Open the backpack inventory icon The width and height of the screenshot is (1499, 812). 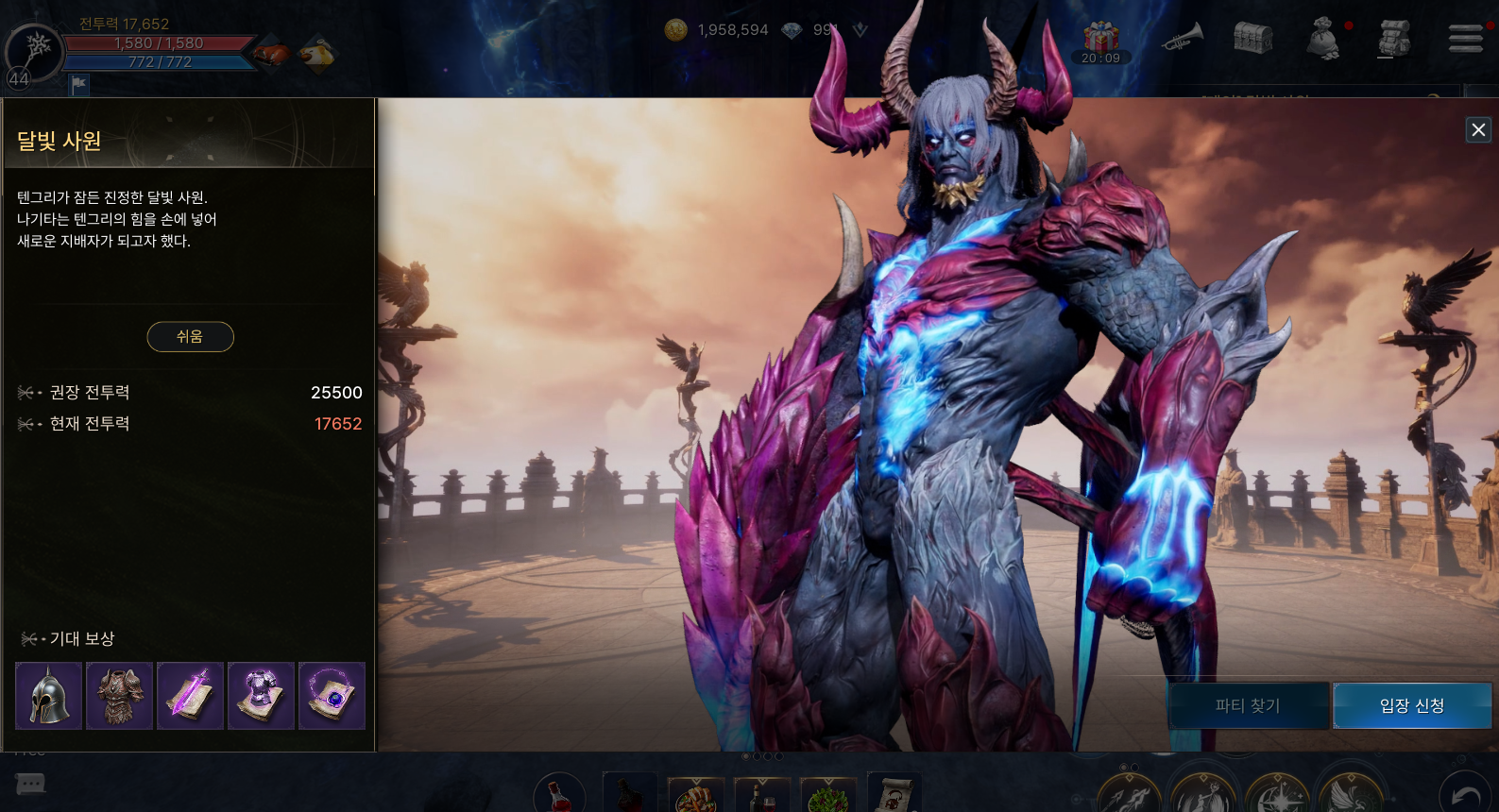pos(1394,38)
